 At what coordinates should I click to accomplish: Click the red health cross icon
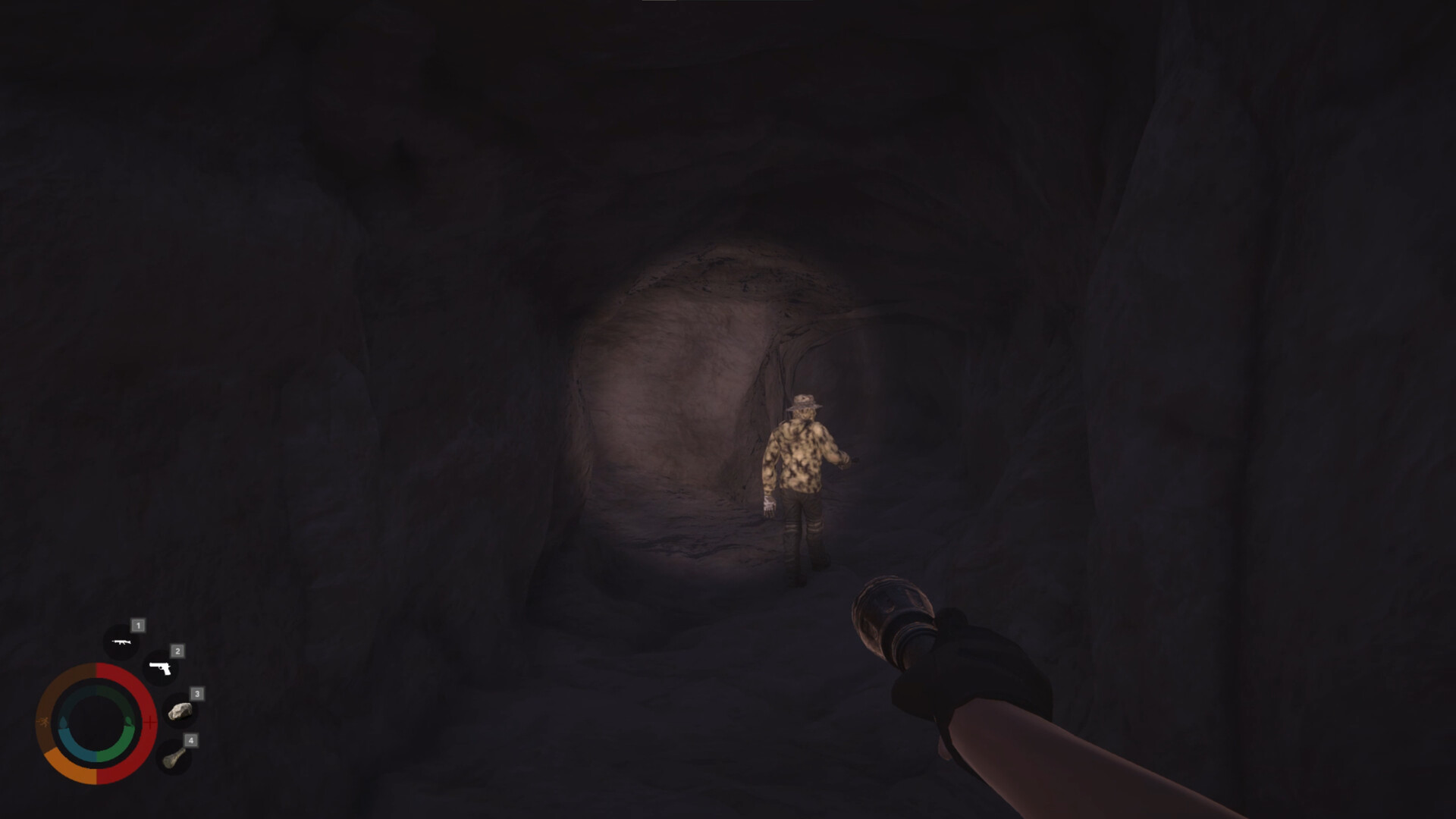(151, 722)
